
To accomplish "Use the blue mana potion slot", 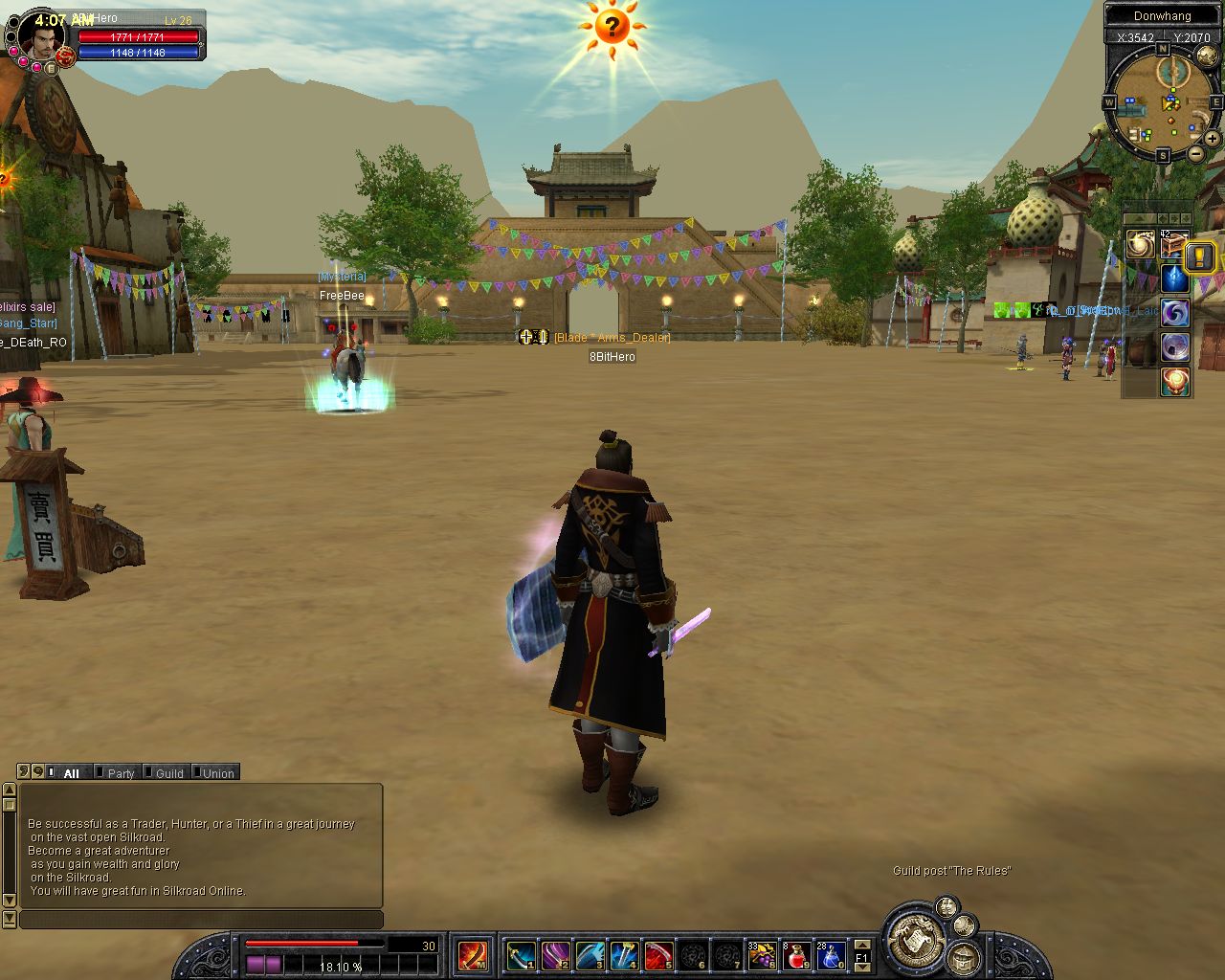I will pyautogui.click(x=830, y=955).
